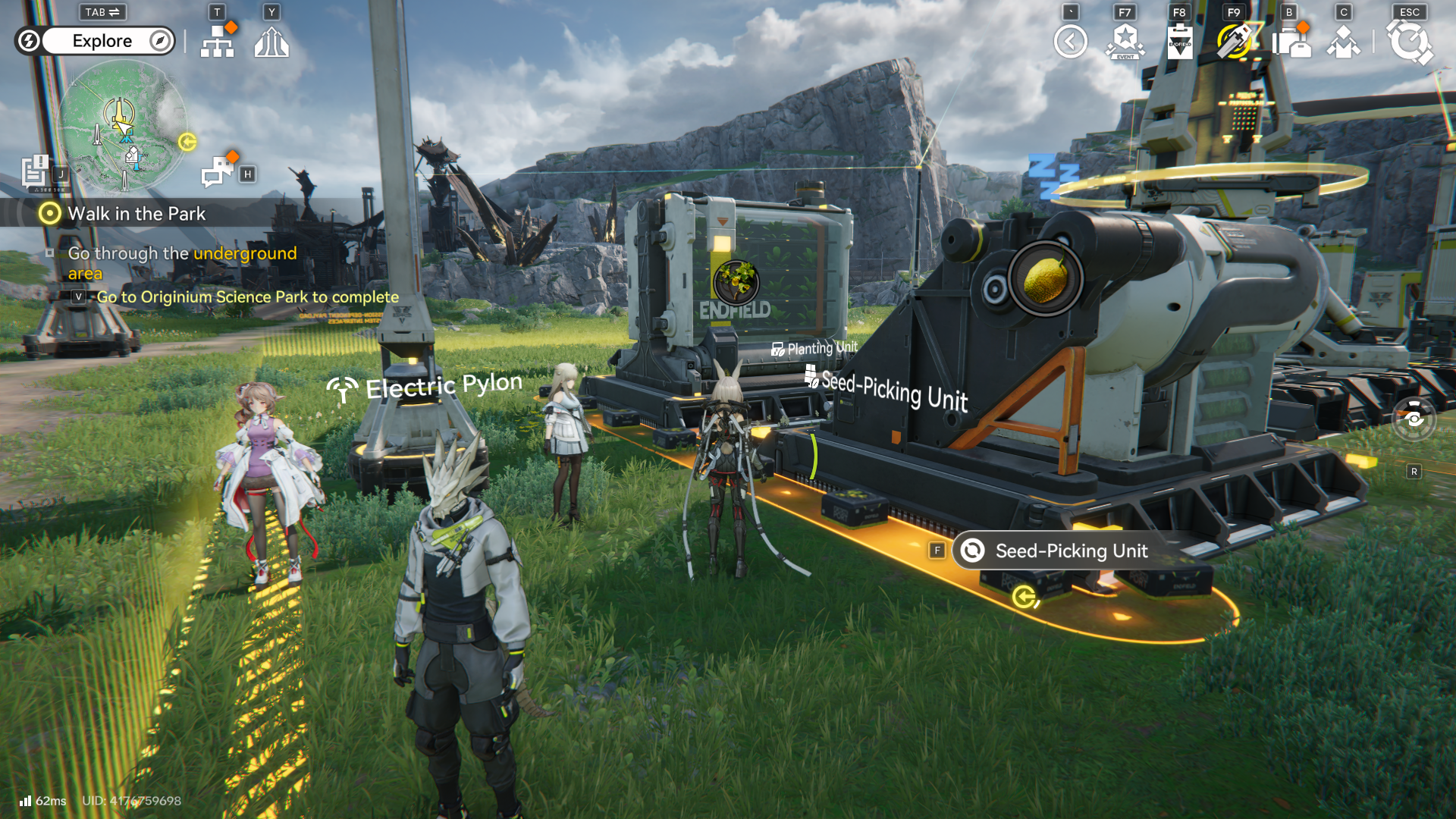Click the yellow return arrow beside the minimap
This screenshot has height=819, width=1456.
(x=187, y=140)
